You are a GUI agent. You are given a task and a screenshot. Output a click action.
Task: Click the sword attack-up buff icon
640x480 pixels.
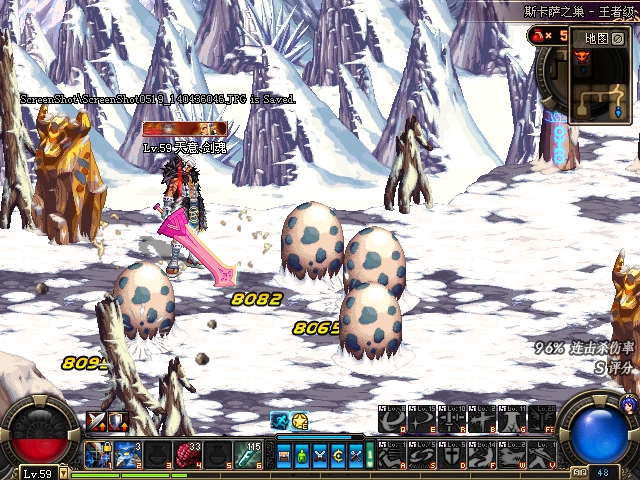[96, 421]
